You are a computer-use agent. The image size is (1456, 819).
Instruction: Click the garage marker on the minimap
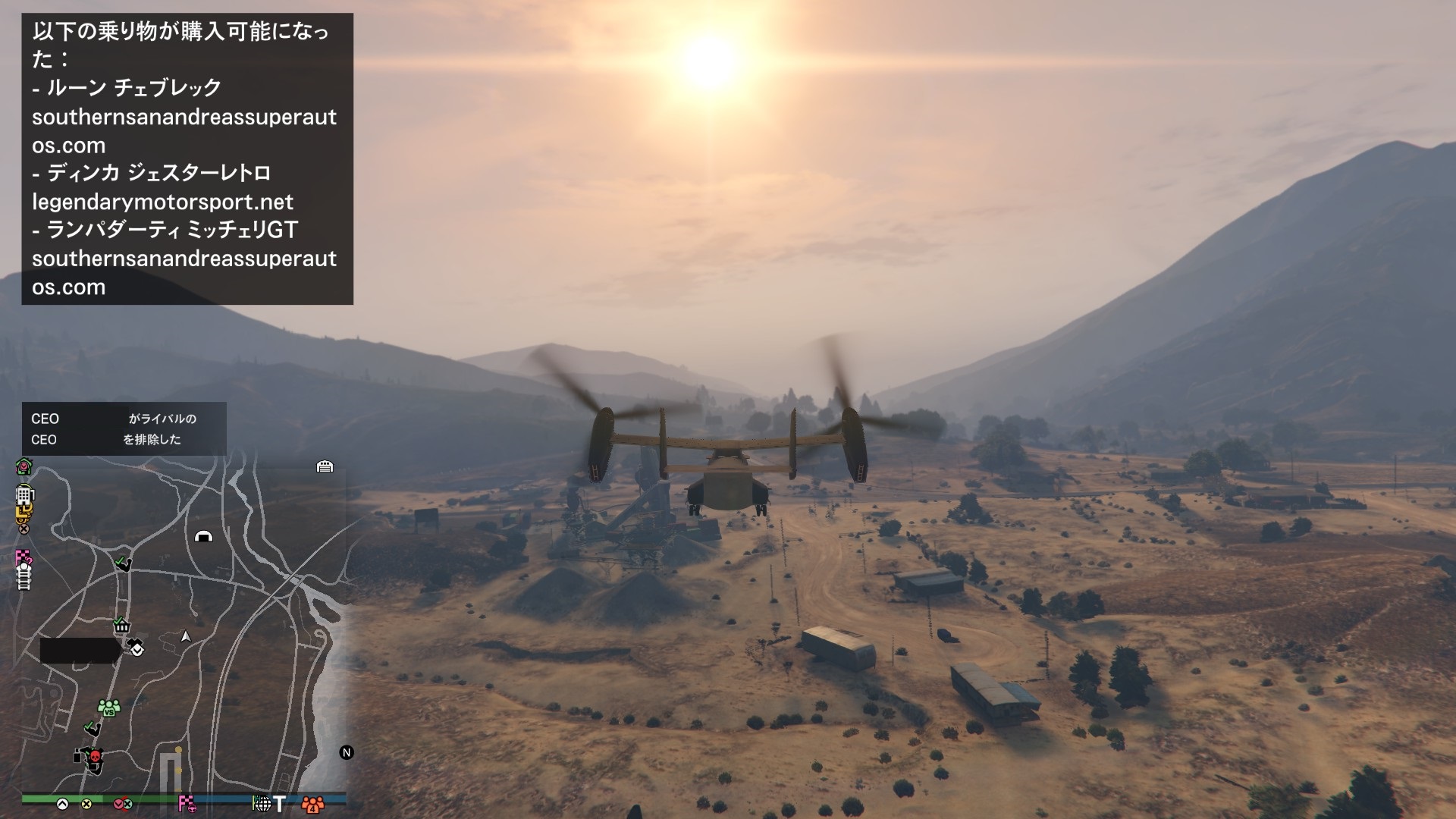pyautogui.click(x=325, y=466)
